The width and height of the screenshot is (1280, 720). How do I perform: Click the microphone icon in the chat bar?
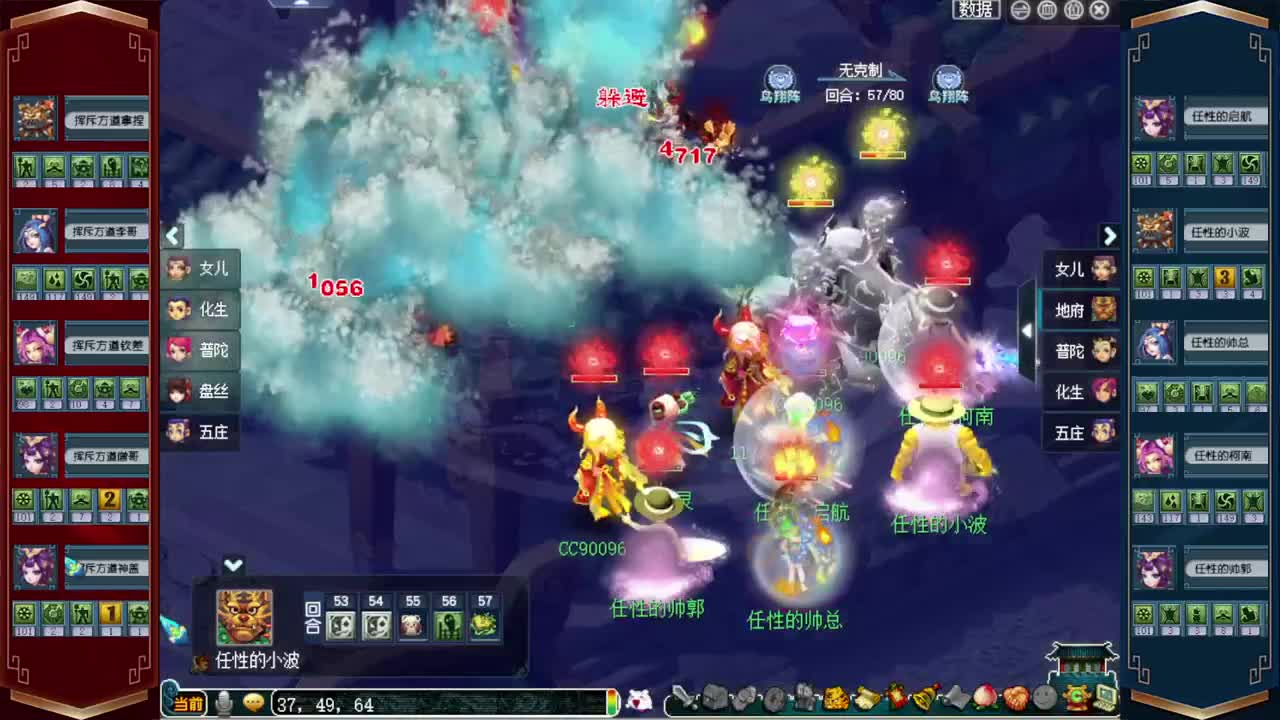click(x=225, y=704)
